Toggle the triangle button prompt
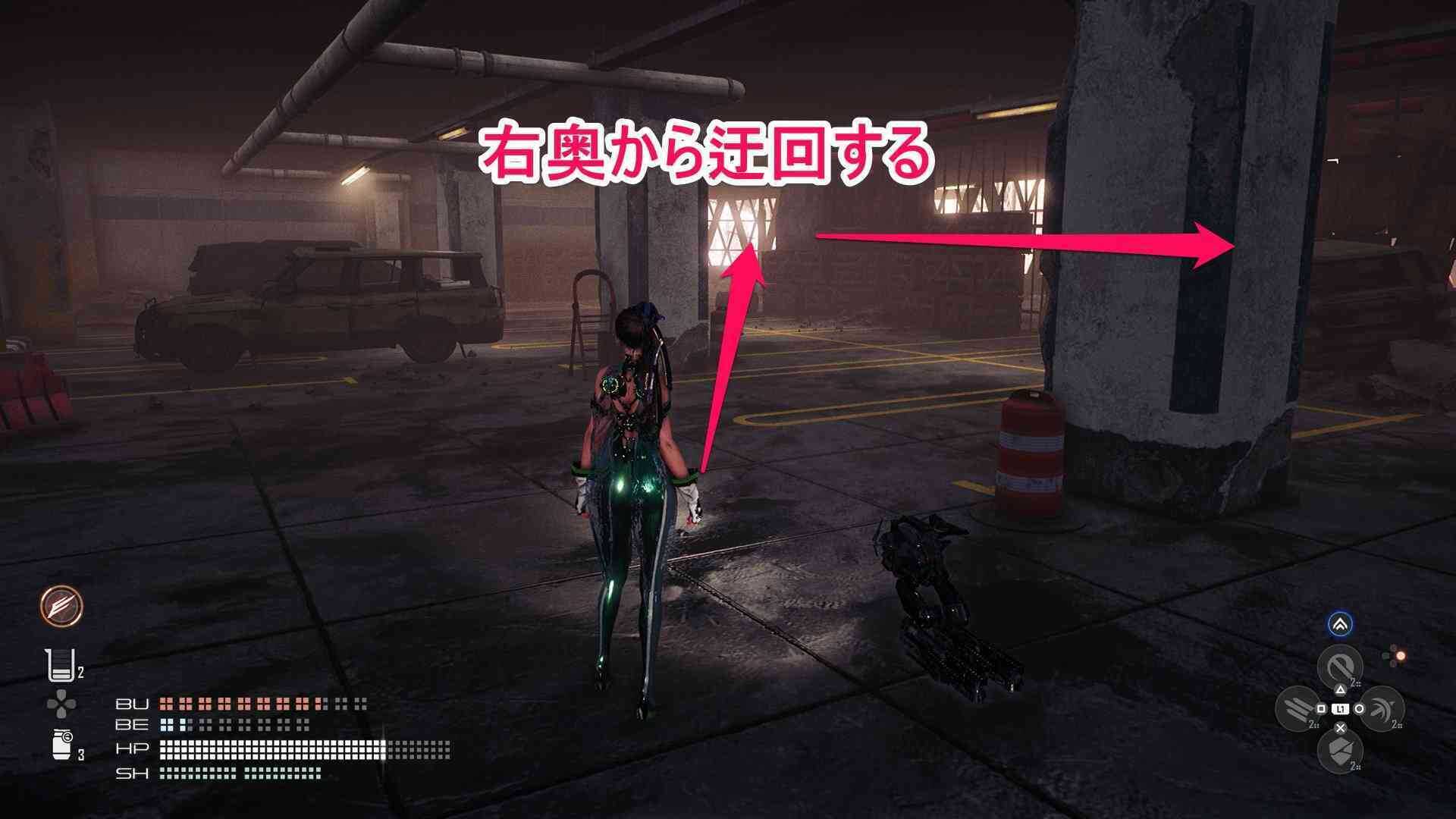Viewport: 1456px width, 819px height. 1341,689
